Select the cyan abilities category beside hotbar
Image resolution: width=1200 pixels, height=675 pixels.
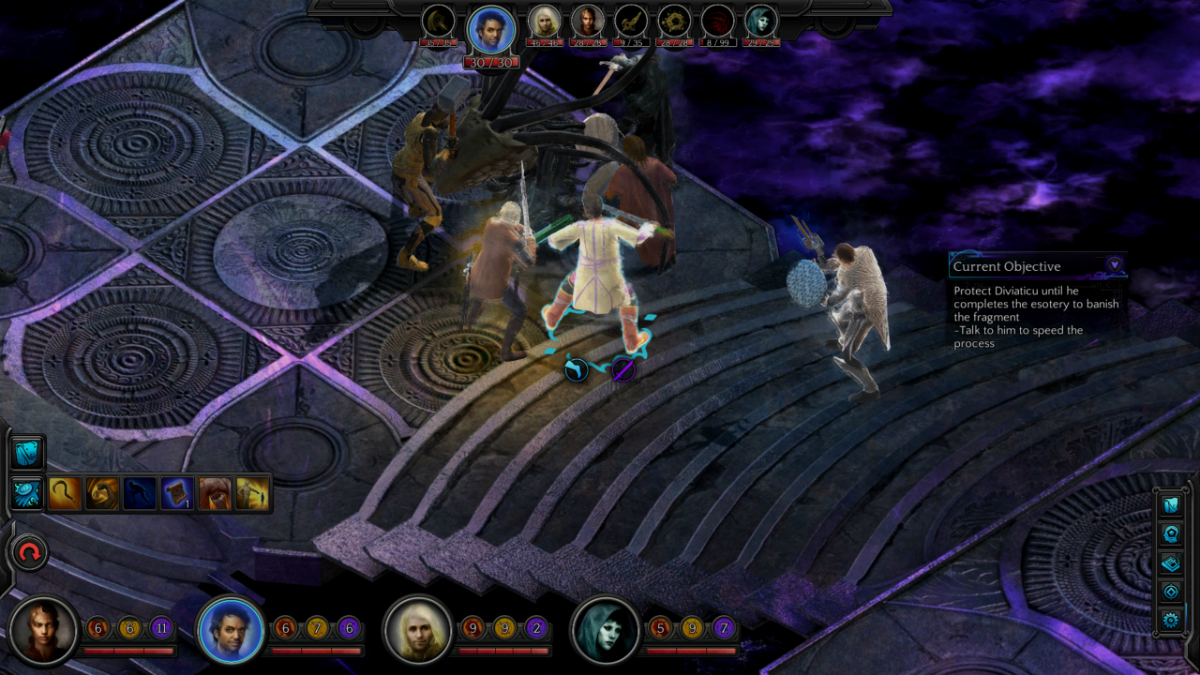(28, 493)
